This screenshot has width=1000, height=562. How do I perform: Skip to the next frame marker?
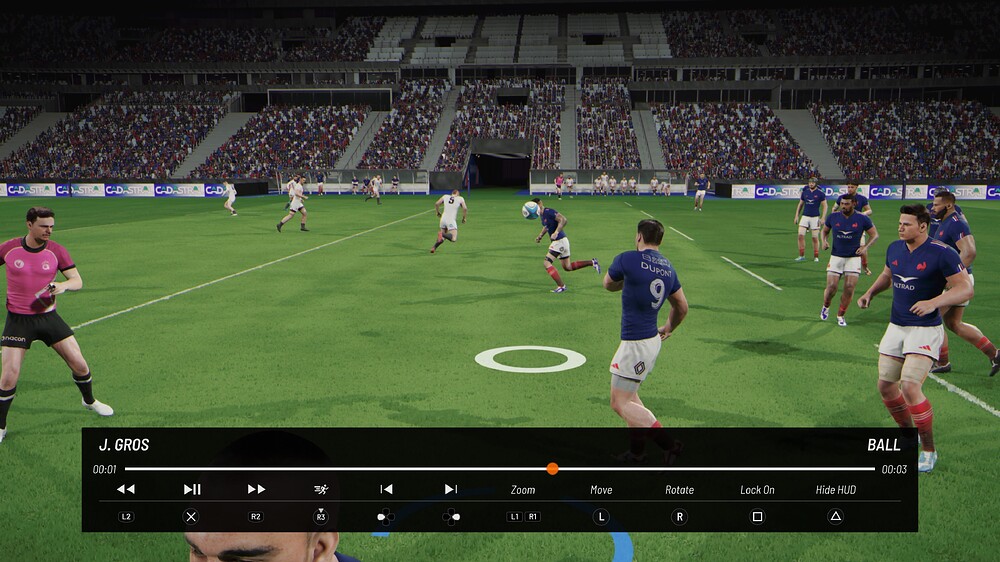pos(451,489)
